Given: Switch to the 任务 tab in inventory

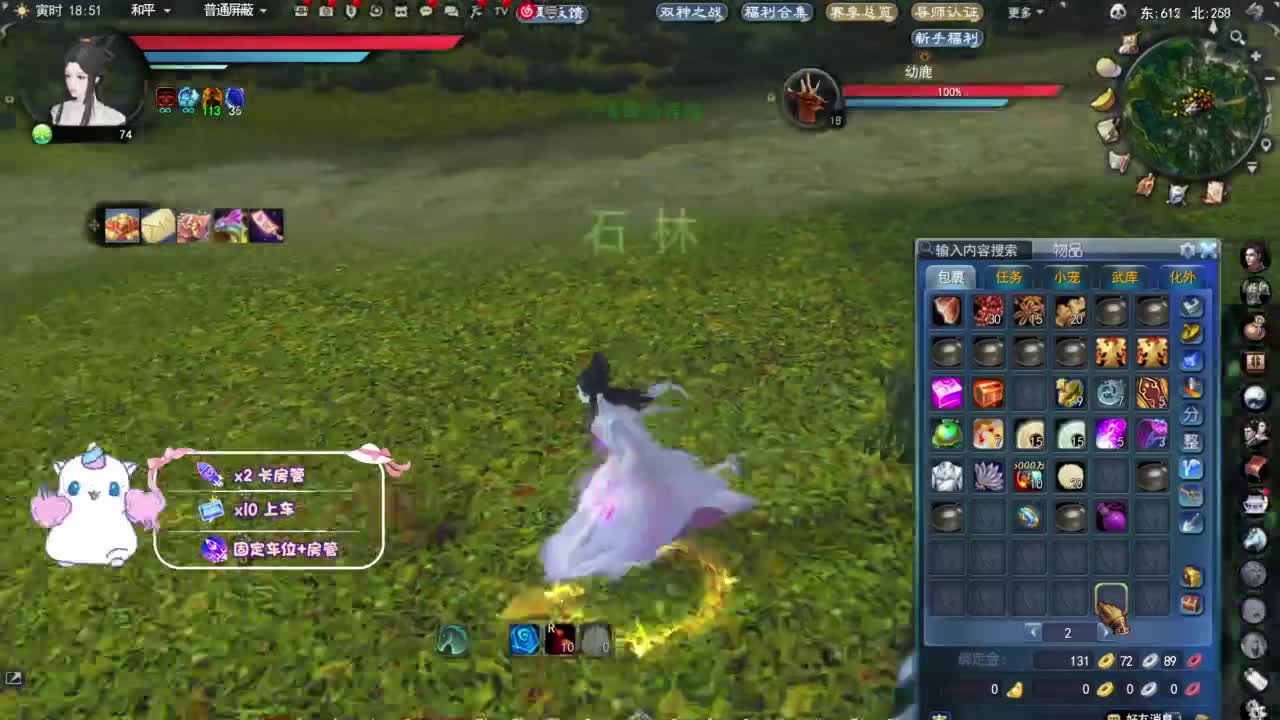Looking at the screenshot, I should [x=1009, y=277].
